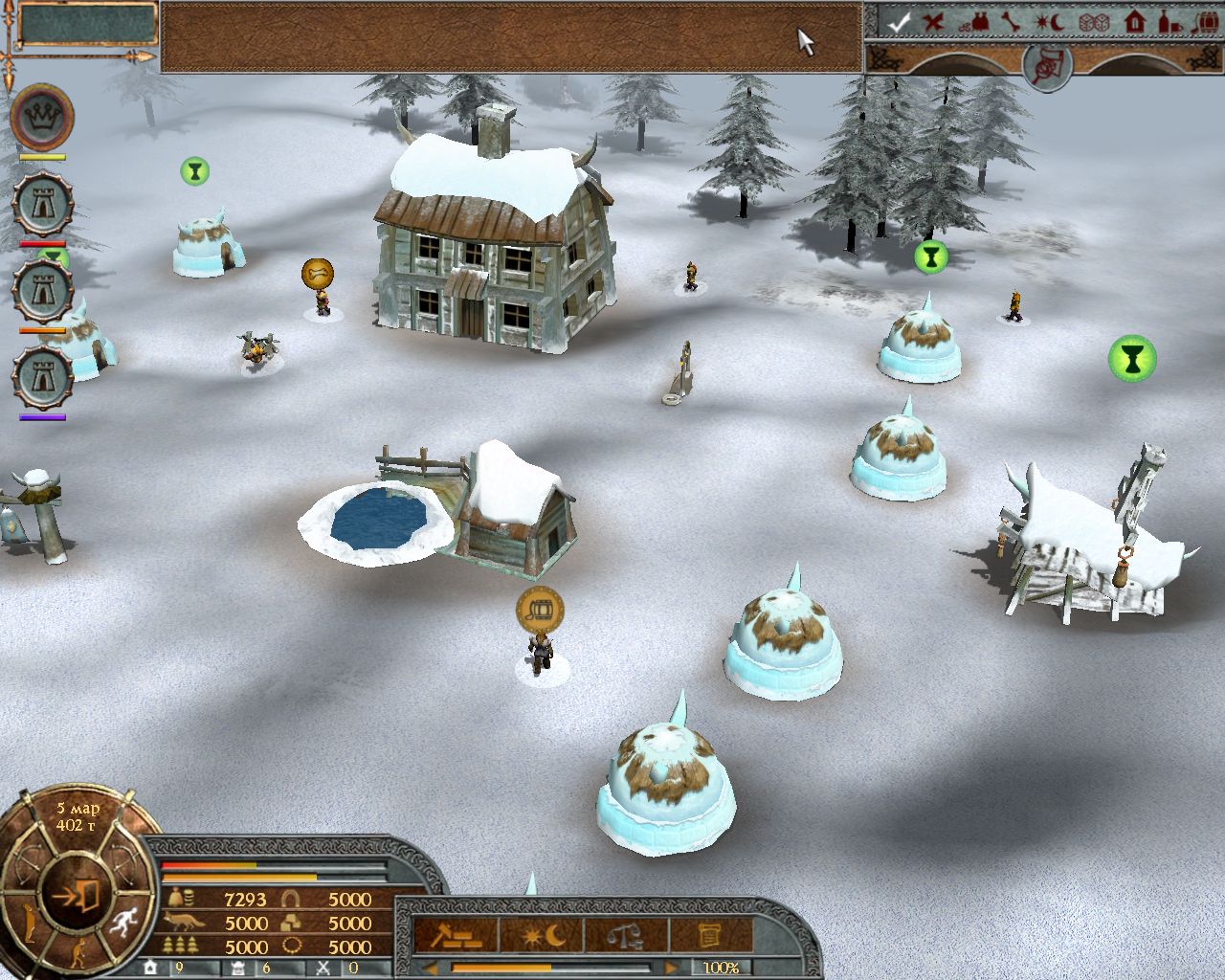Viewport: 1225px width, 980px height.
Task: Select the tower medallion with purple bar
Action: click(43, 376)
